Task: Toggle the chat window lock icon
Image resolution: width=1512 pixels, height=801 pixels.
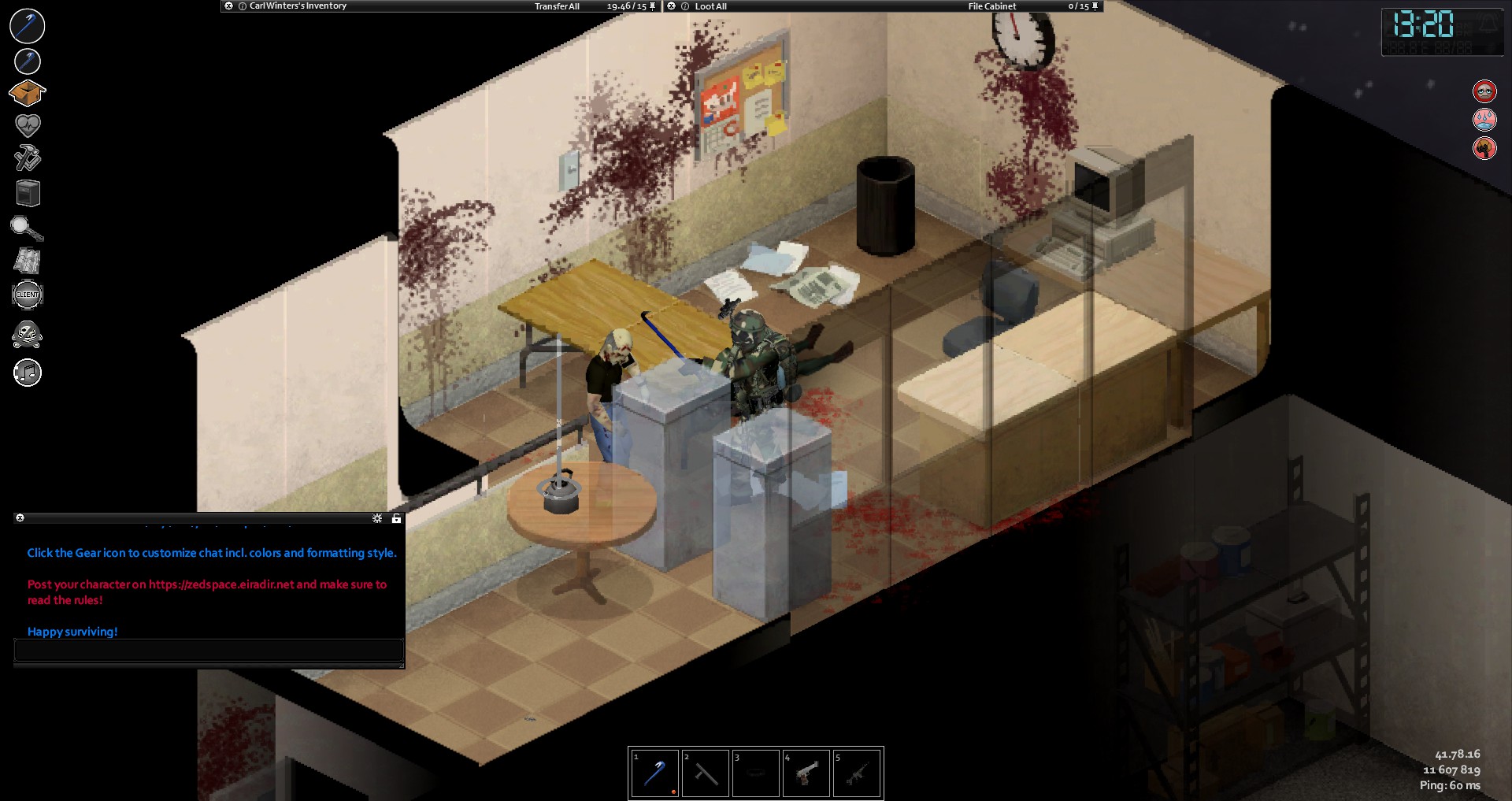Action: [396, 518]
